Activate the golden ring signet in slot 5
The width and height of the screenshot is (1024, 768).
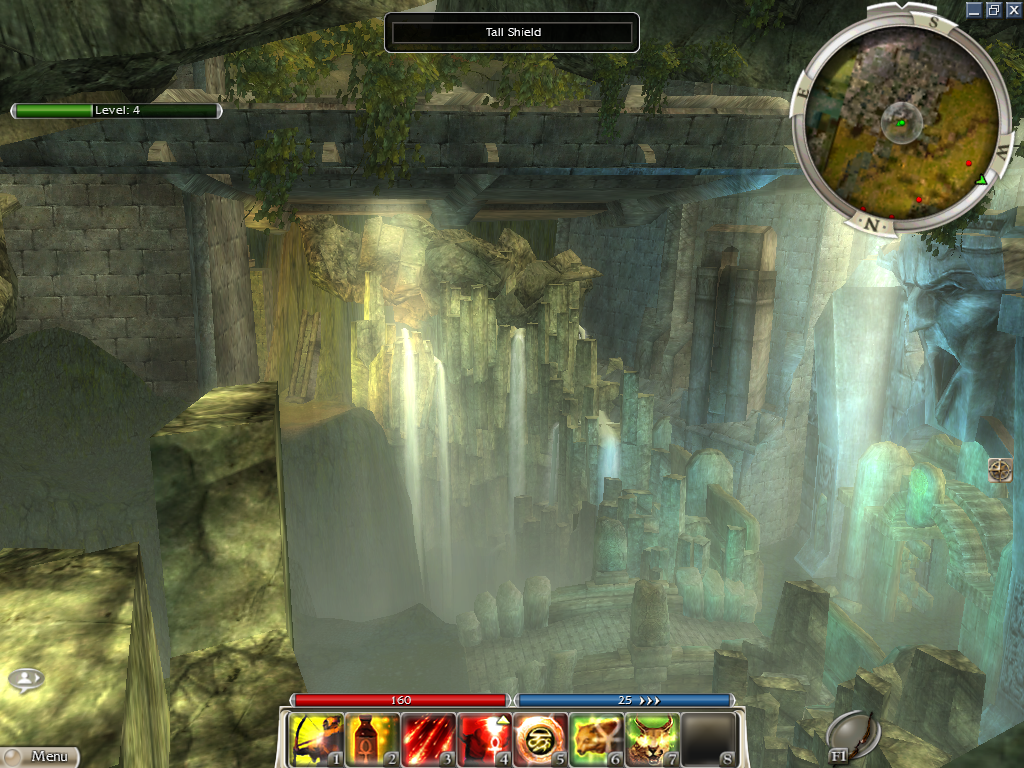(x=540, y=739)
